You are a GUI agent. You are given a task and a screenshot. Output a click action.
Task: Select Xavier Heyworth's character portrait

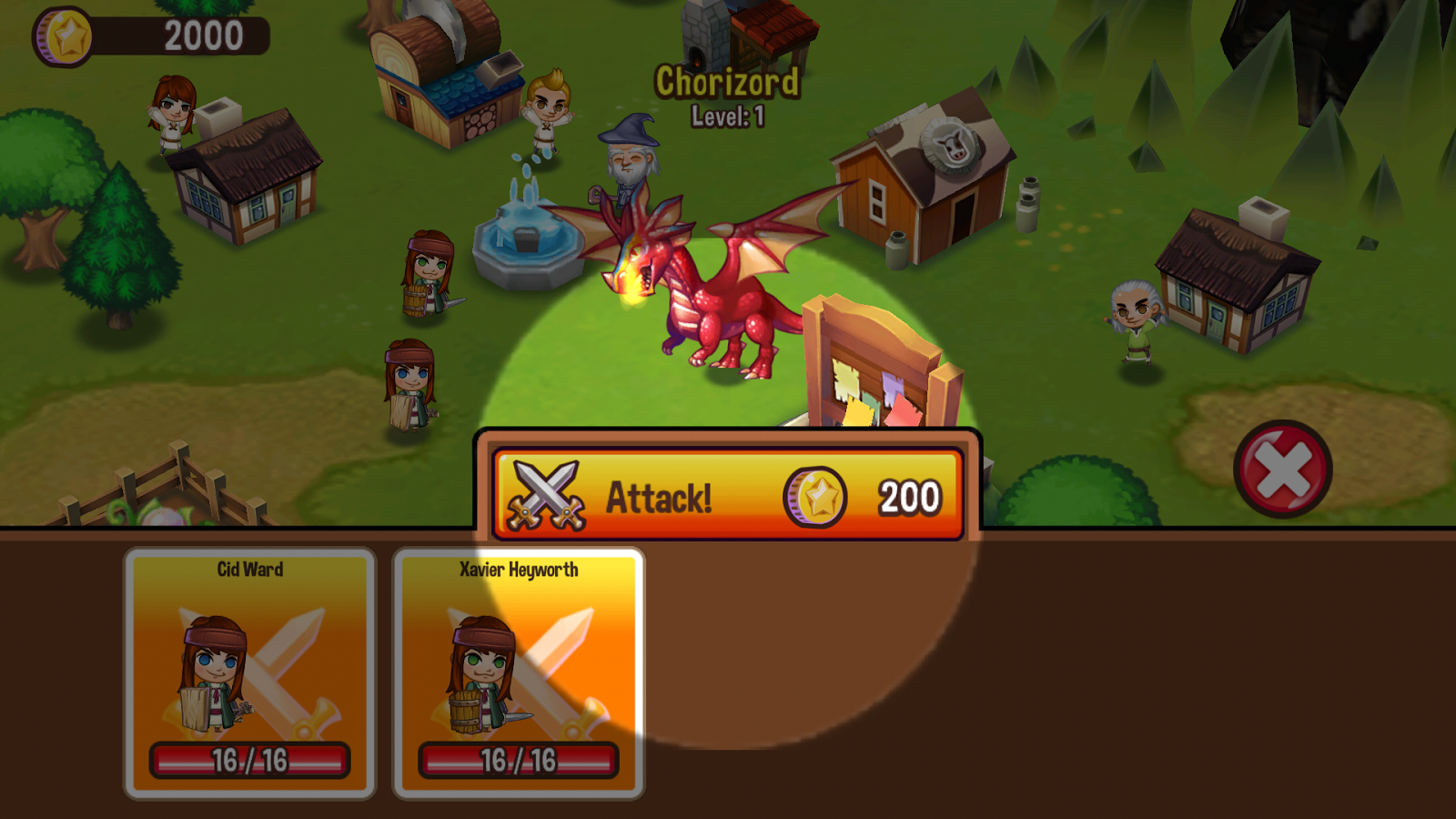click(x=519, y=669)
